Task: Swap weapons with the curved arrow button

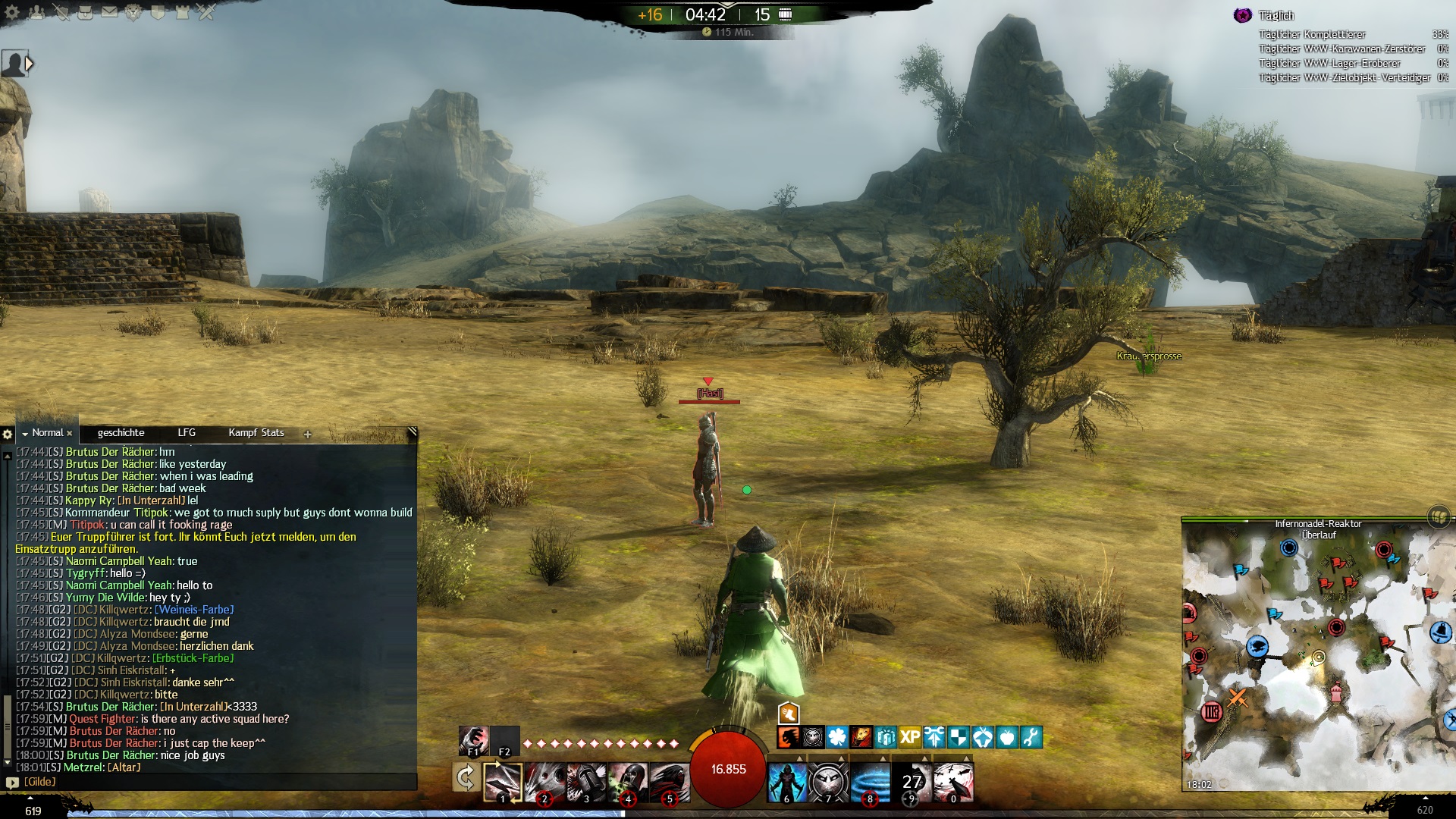Action: (x=465, y=778)
